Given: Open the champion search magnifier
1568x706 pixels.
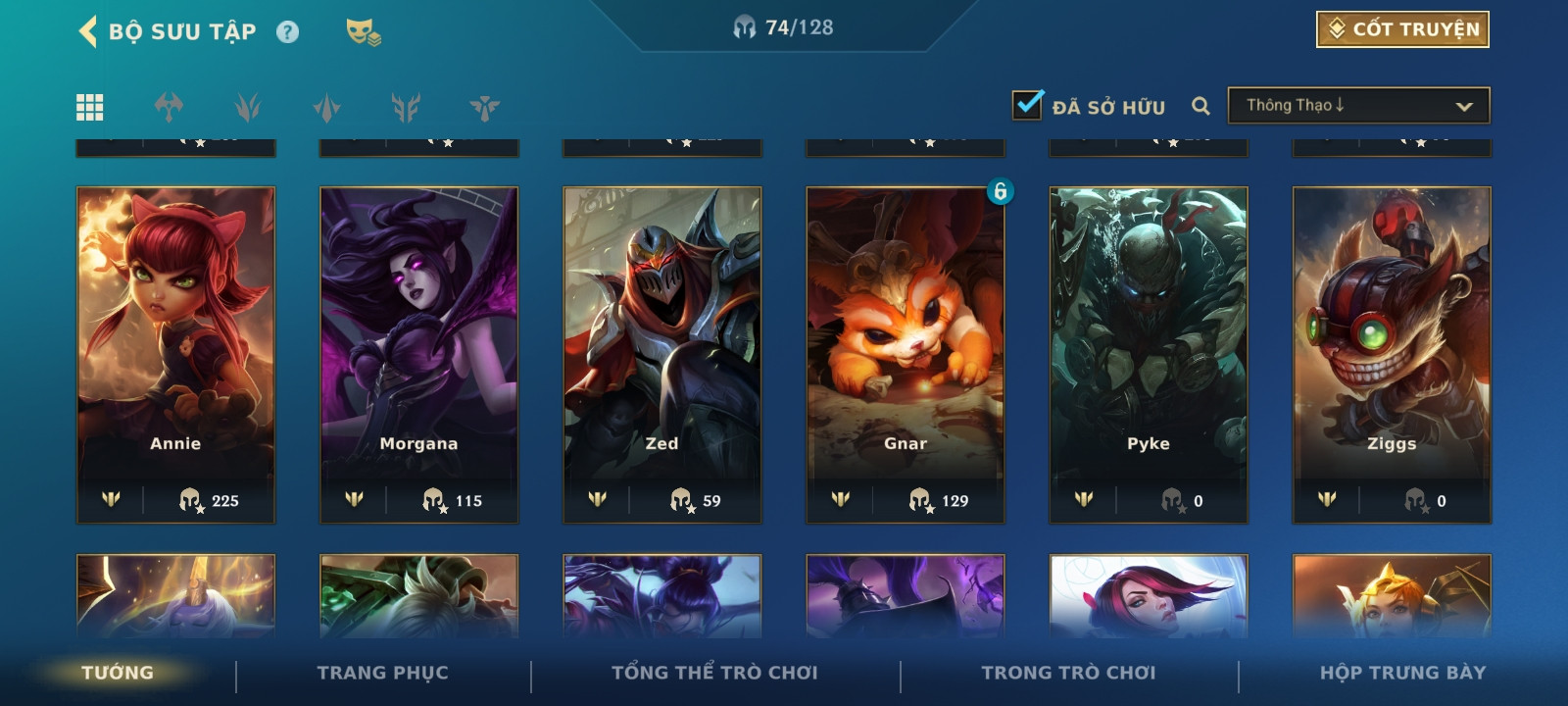Looking at the screenshot, I should (x=1200, y=106).
